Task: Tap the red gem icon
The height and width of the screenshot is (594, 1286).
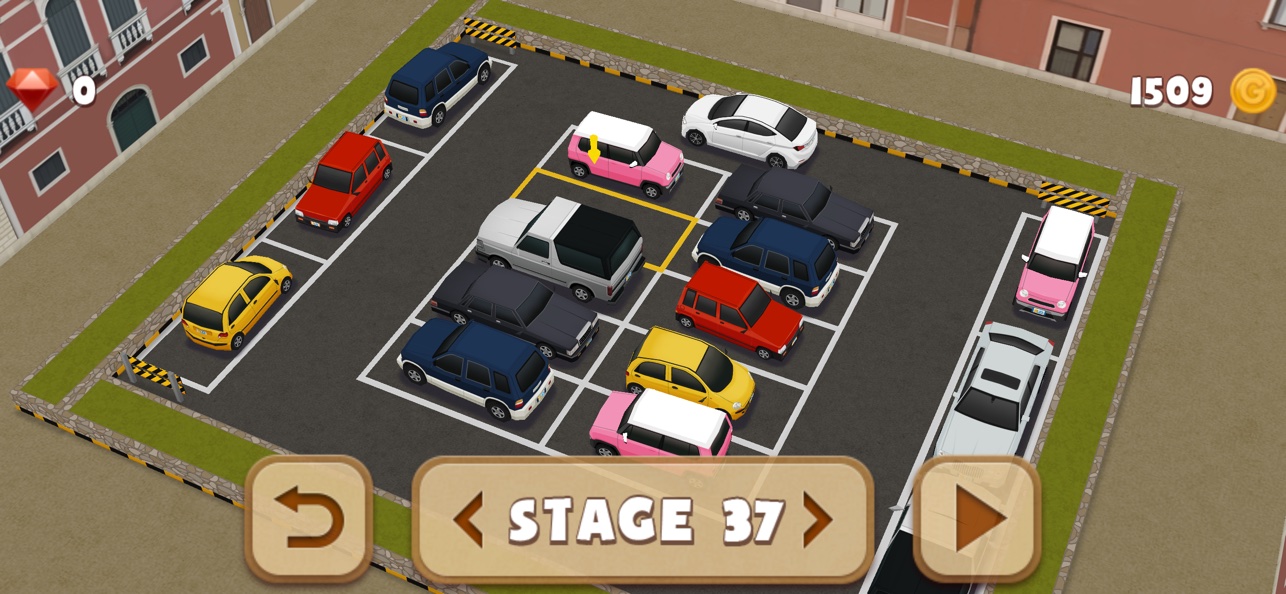Action: (32, 90)
